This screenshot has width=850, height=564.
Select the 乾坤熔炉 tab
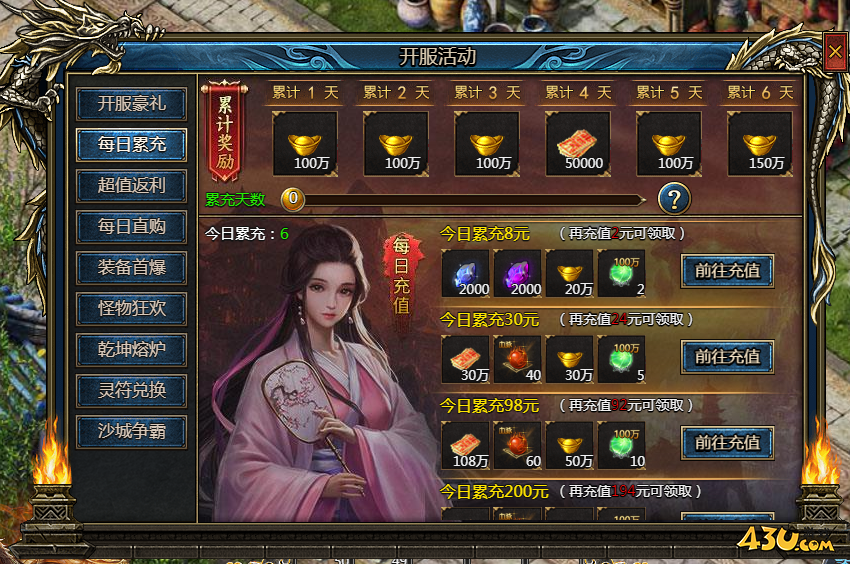[131, 349]
